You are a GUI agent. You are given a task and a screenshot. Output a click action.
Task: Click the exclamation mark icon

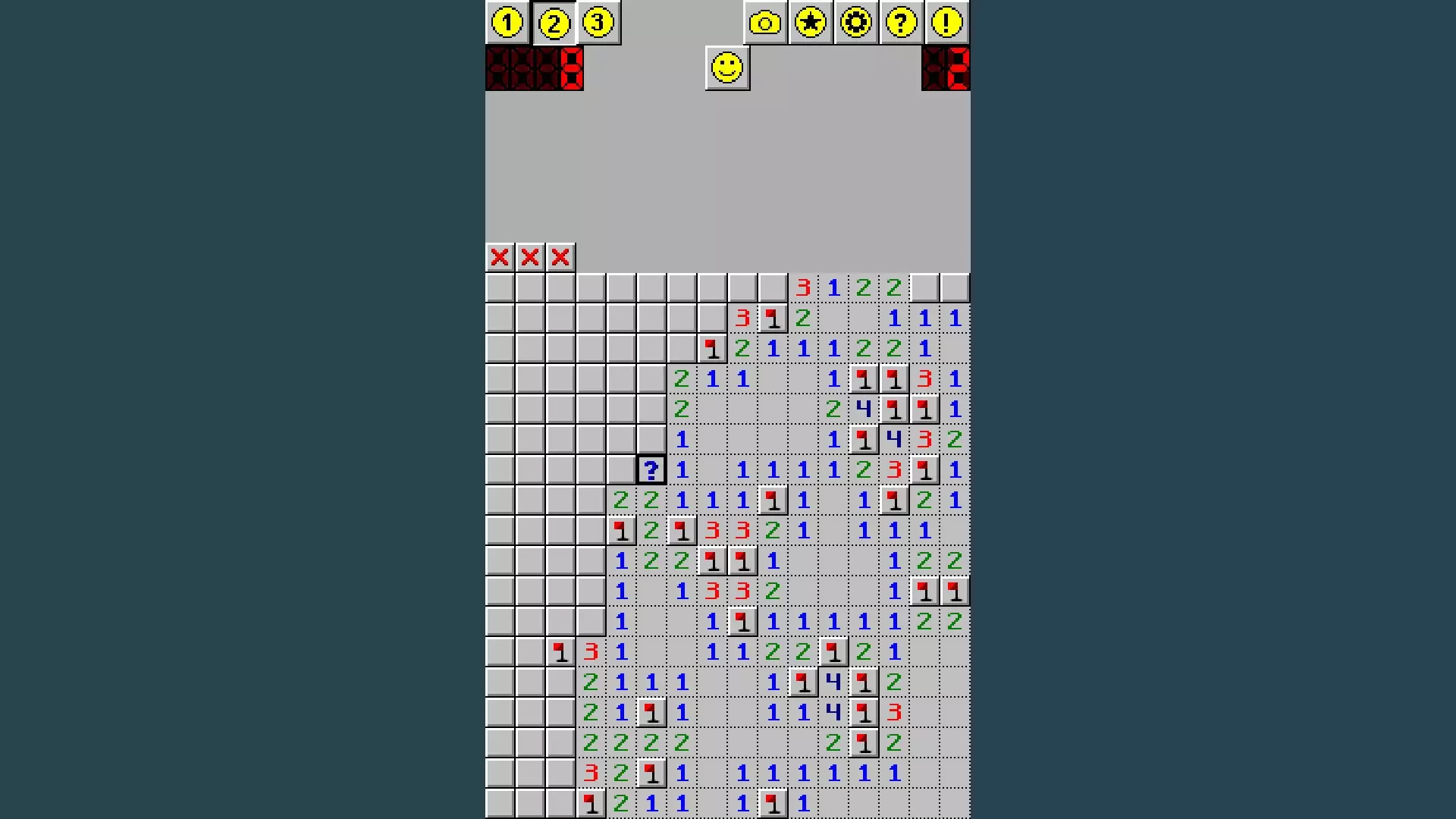[946, 23]
